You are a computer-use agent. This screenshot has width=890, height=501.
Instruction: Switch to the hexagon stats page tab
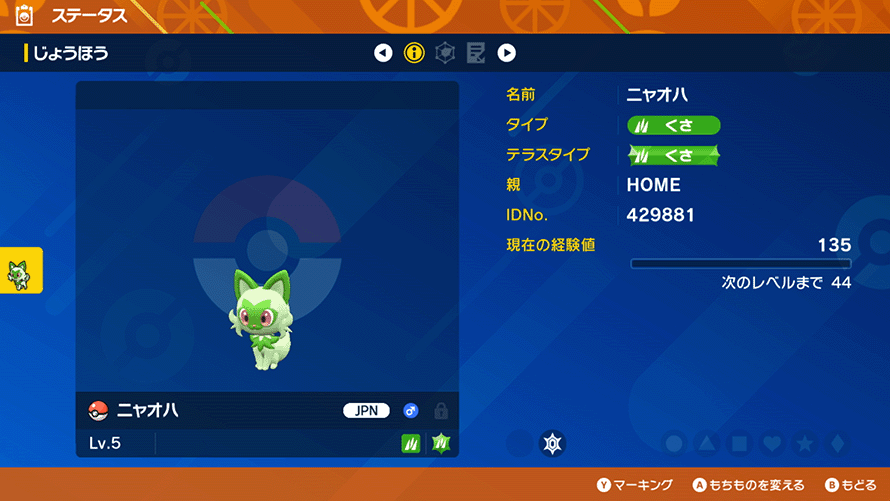(445, 53)
